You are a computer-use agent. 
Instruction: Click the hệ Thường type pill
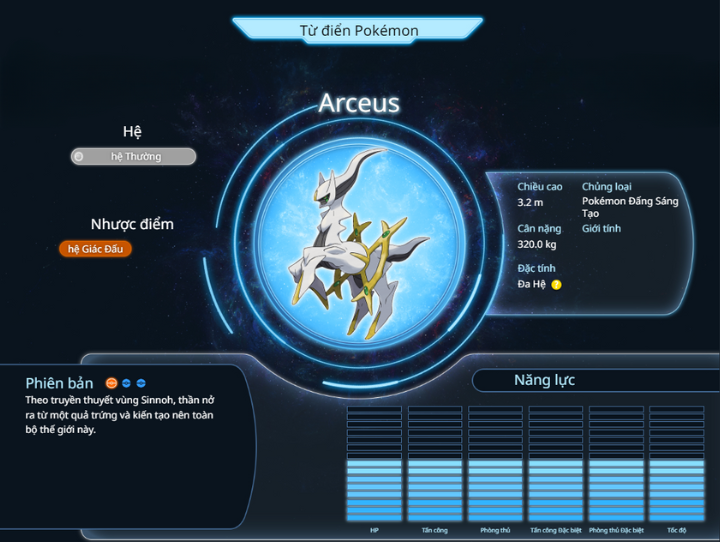pyautogui.click(x=133, y=156)
